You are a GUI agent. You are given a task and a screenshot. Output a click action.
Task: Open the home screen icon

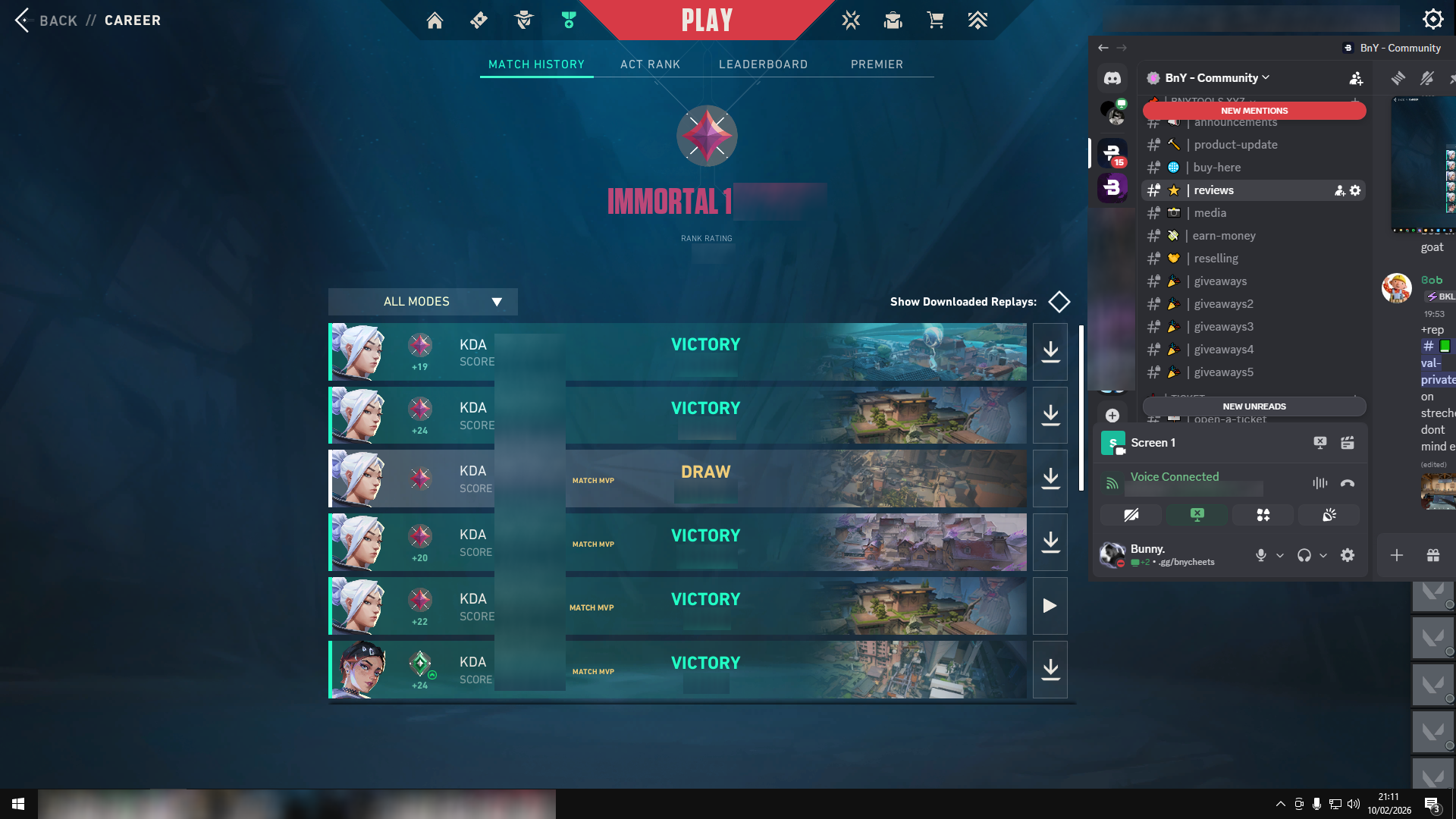(435, 20)
